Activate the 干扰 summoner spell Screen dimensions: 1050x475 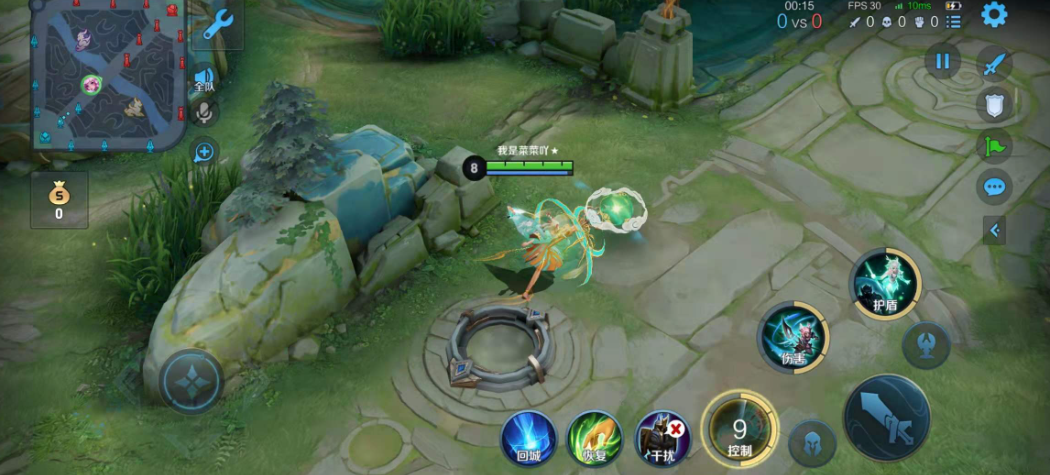pyautogui.click(x=662, y=438)
